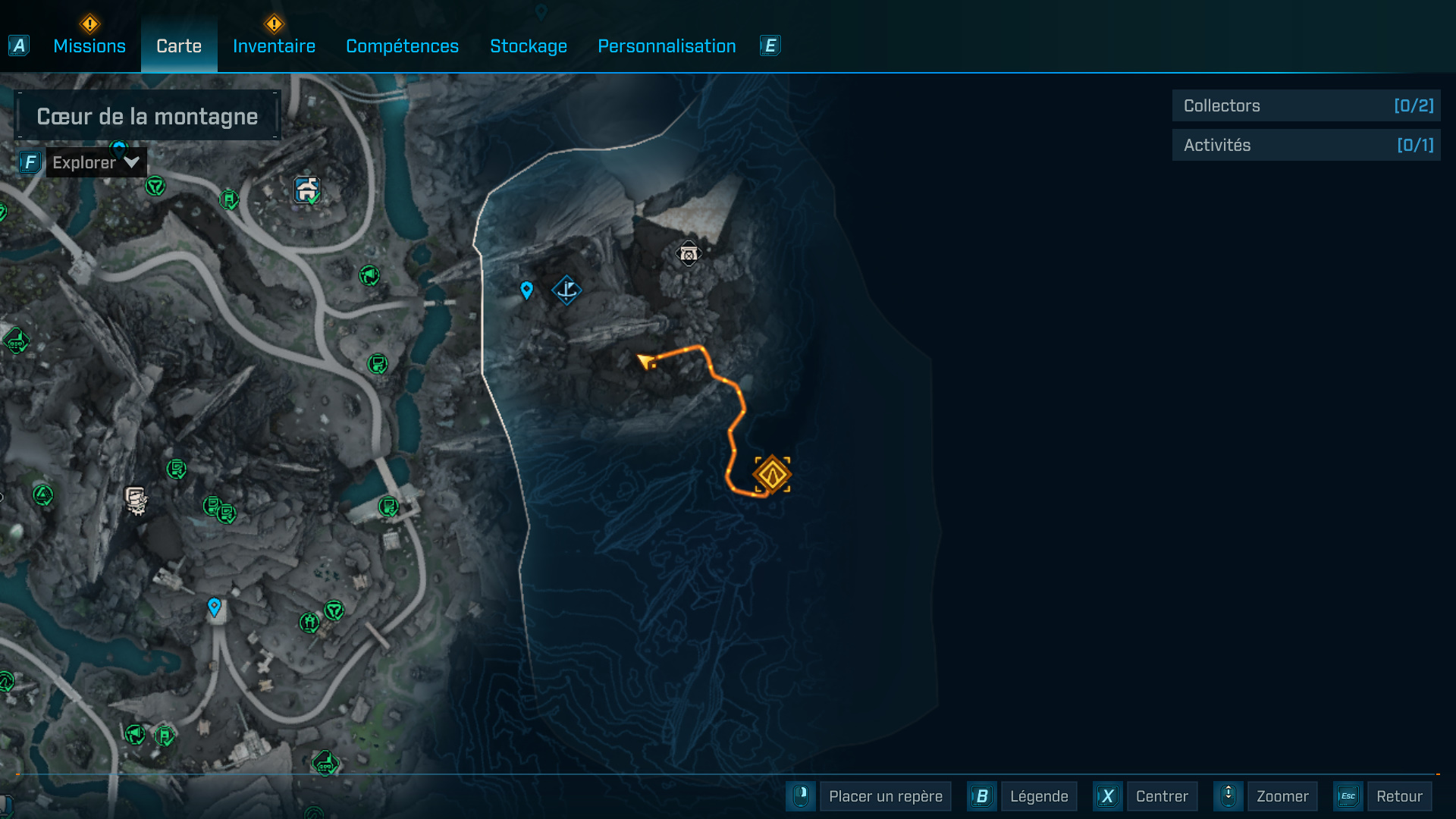The width and height of the screenshot is (1456, 819).
Task: Close the map with Retour
Action: [x=1398, y=796]
